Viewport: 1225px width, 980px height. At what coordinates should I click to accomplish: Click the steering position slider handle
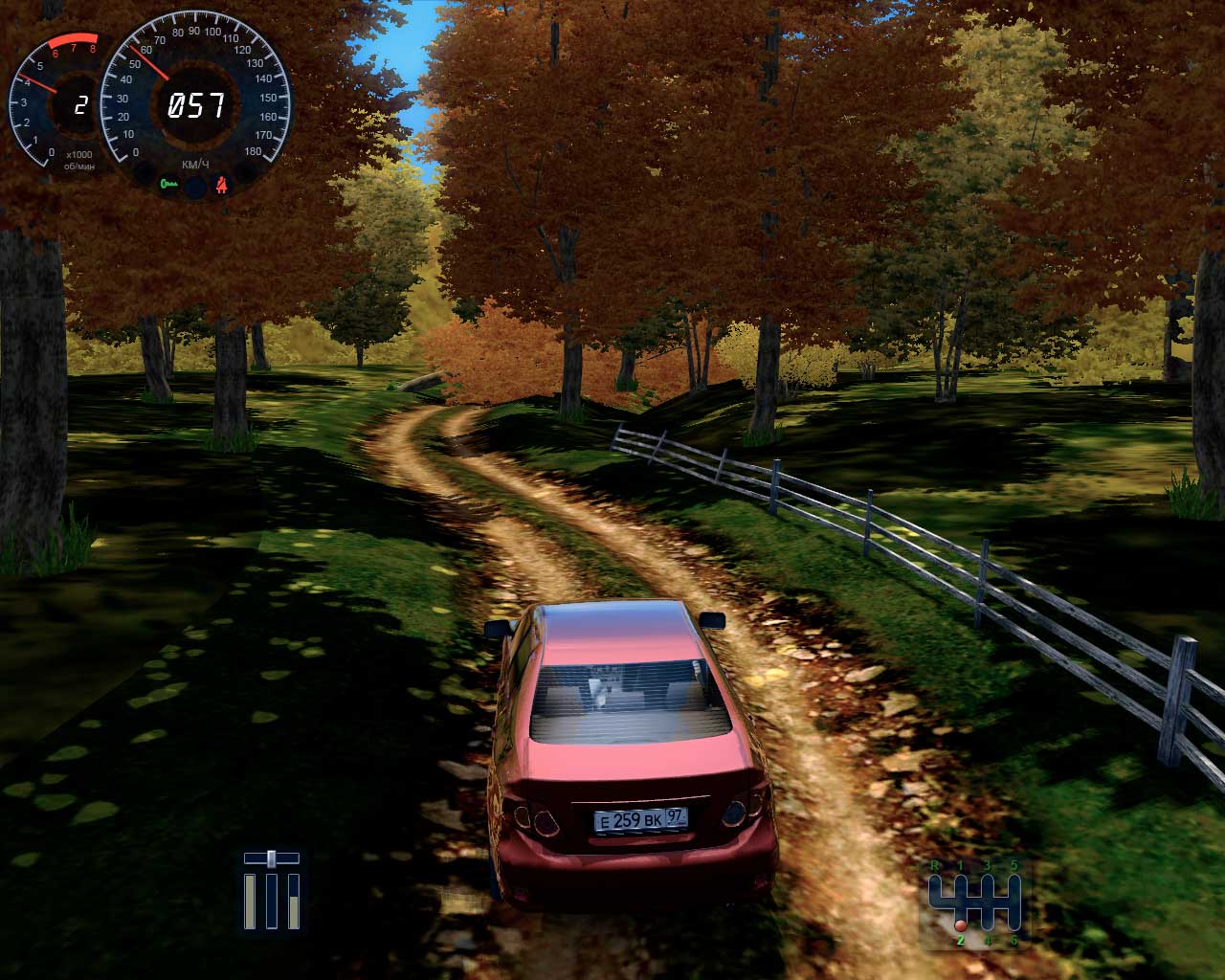271,857
